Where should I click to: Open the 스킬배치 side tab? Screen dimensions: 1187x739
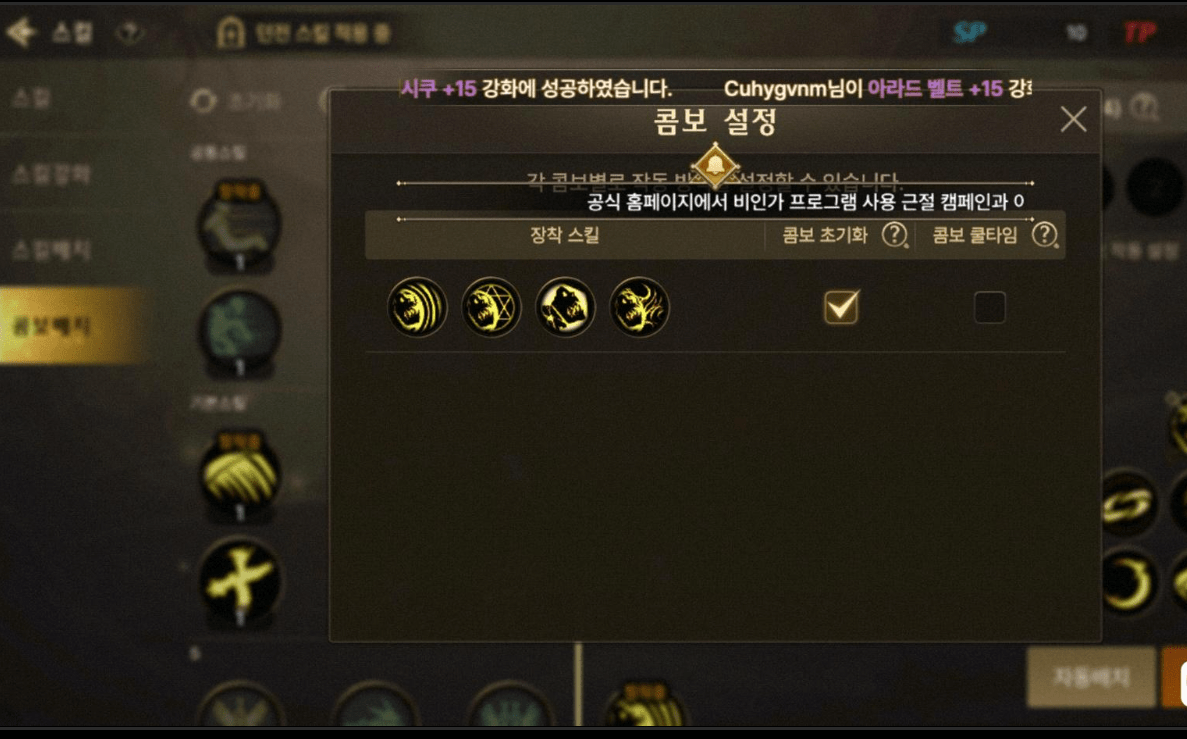pos(52,249)
